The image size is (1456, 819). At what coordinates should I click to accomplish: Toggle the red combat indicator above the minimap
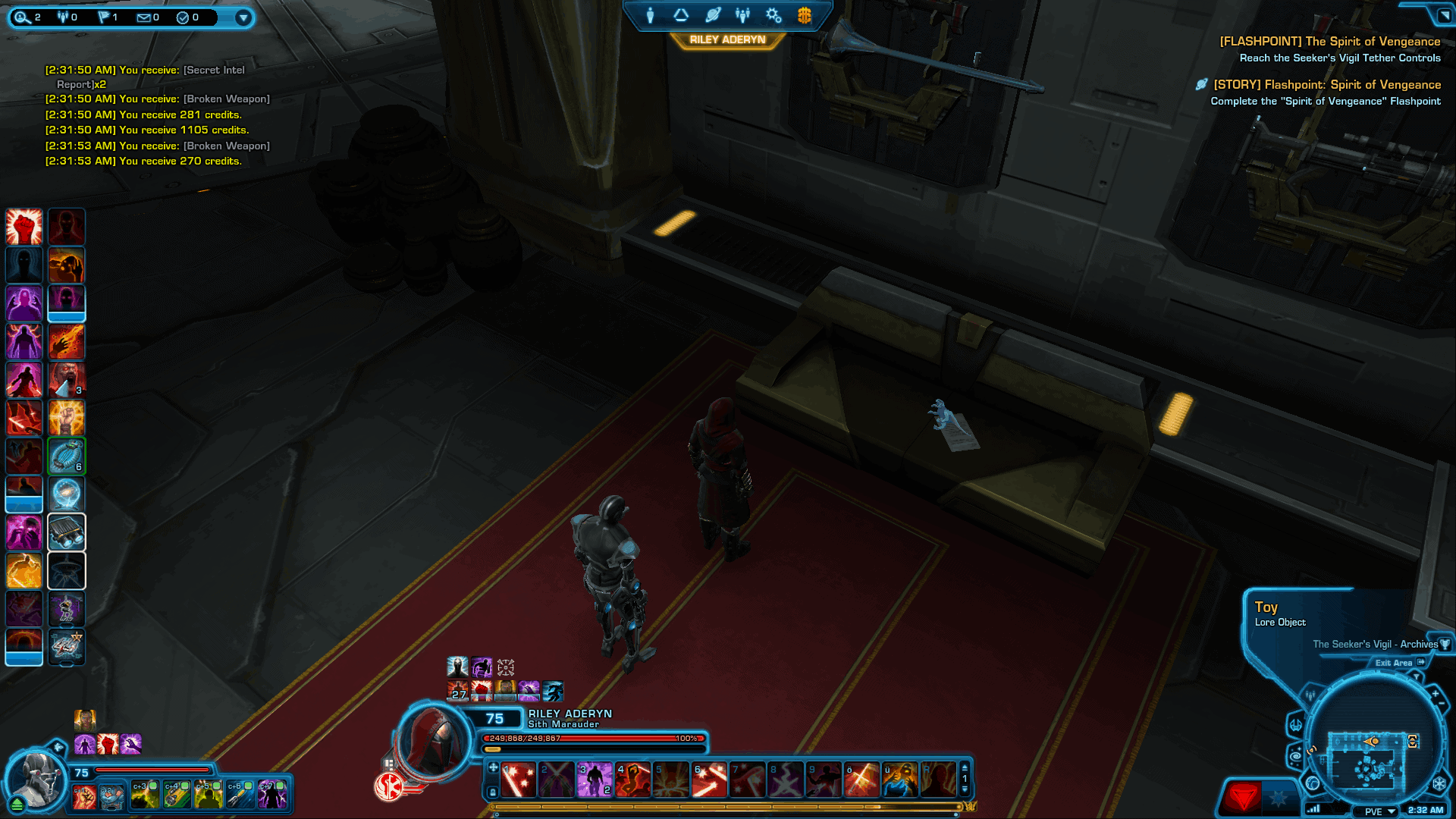pos(1244,797)
